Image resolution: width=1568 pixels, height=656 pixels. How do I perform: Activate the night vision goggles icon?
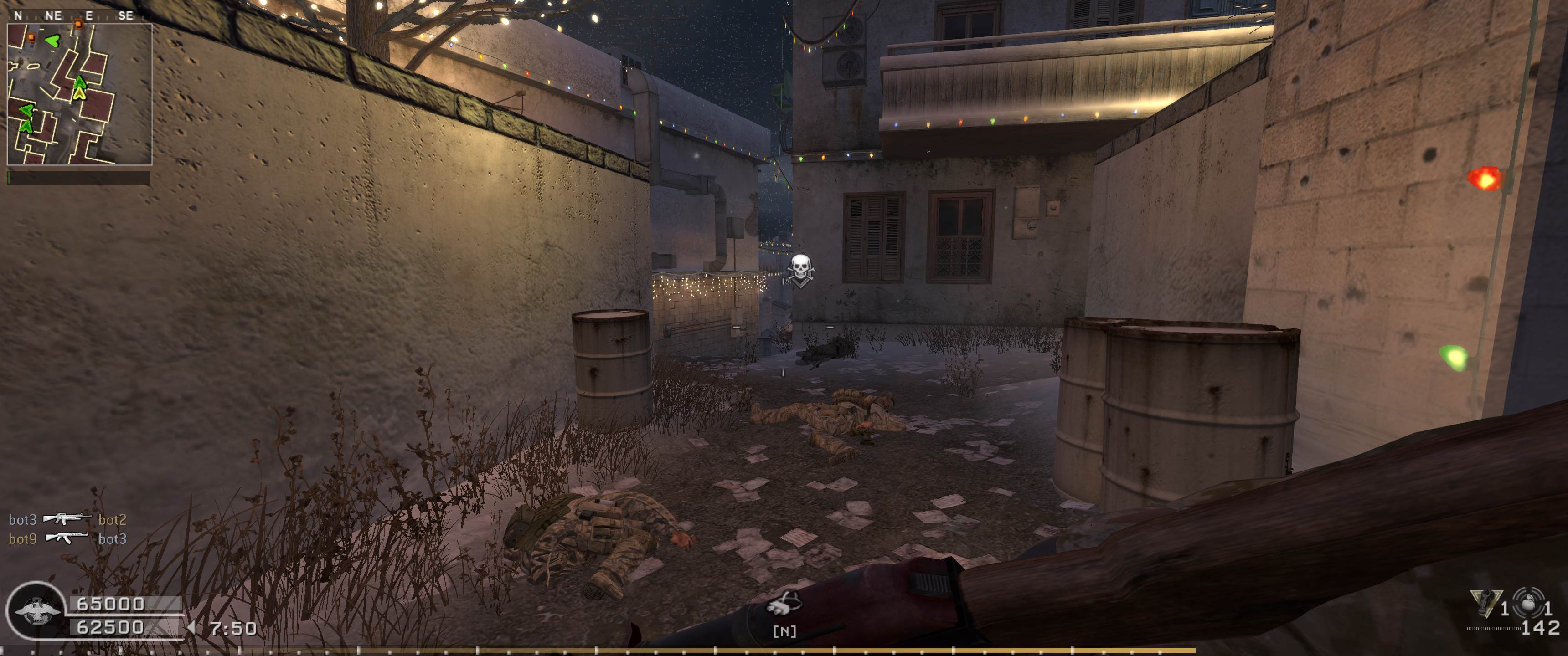pyautogui.click(x=784, y=606)
